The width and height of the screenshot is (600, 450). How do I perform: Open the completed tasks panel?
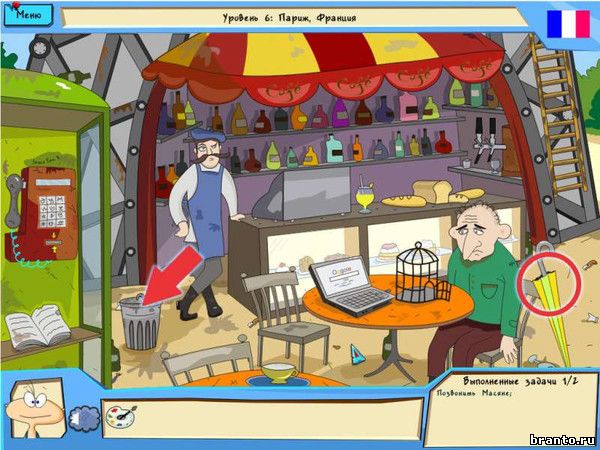click(508, 406)
